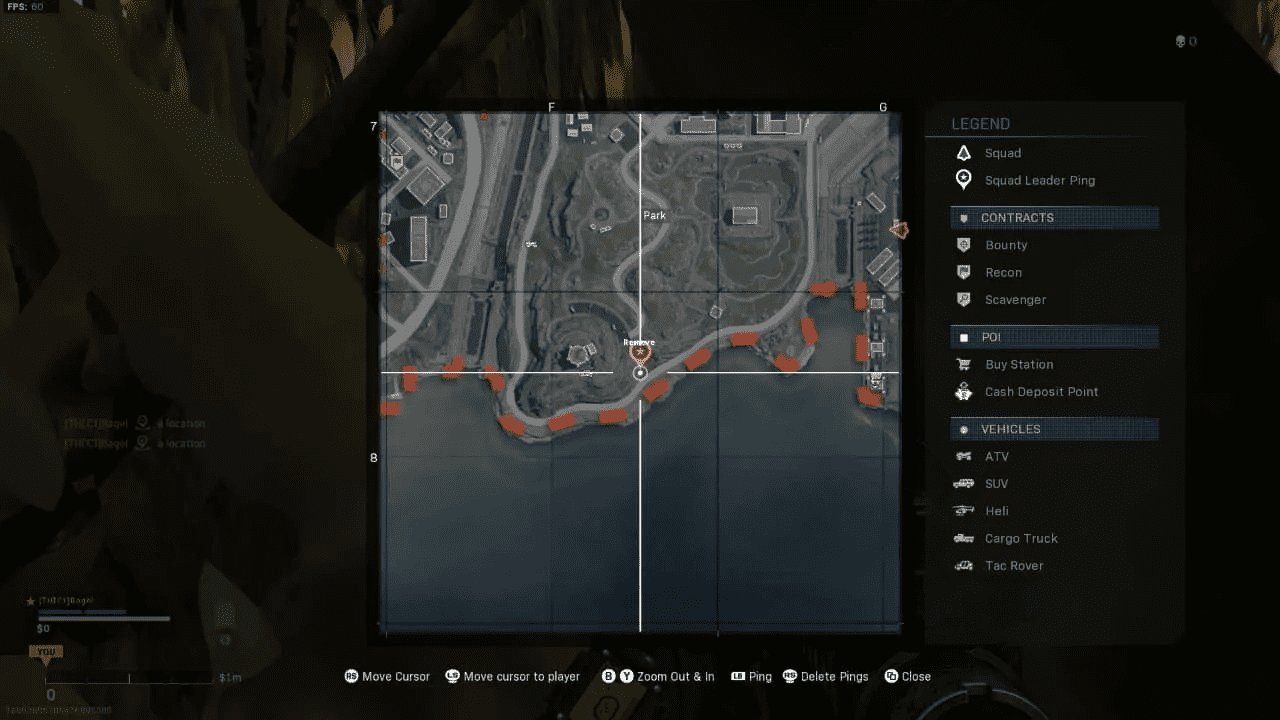Image resolution: width=1280 pixels, height=720 pixels.
Task: Select the Heli vehicle icon
Action: (x=963, y=510)
